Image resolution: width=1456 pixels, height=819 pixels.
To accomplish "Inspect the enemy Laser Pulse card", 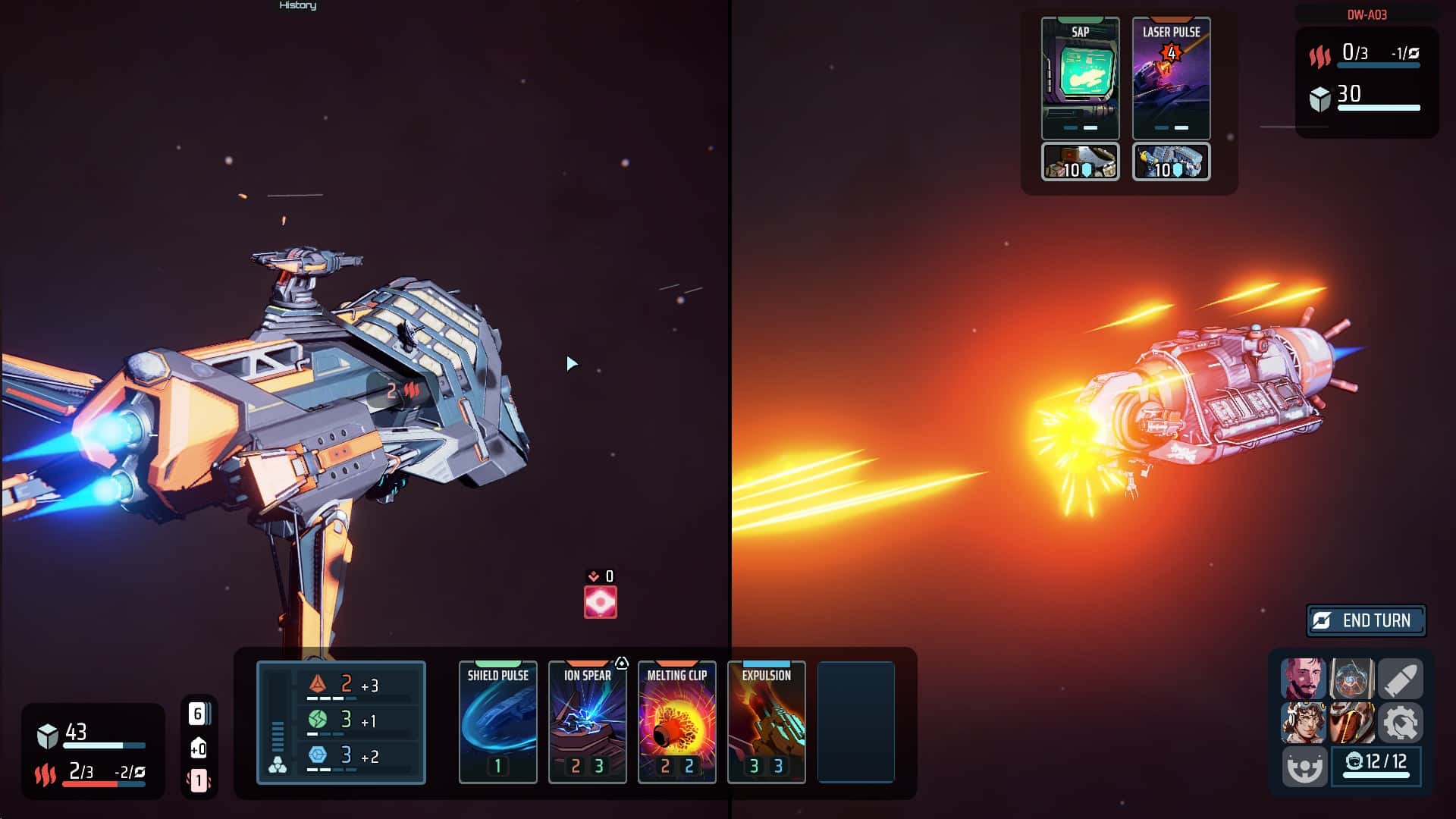I will [1171, 77].
